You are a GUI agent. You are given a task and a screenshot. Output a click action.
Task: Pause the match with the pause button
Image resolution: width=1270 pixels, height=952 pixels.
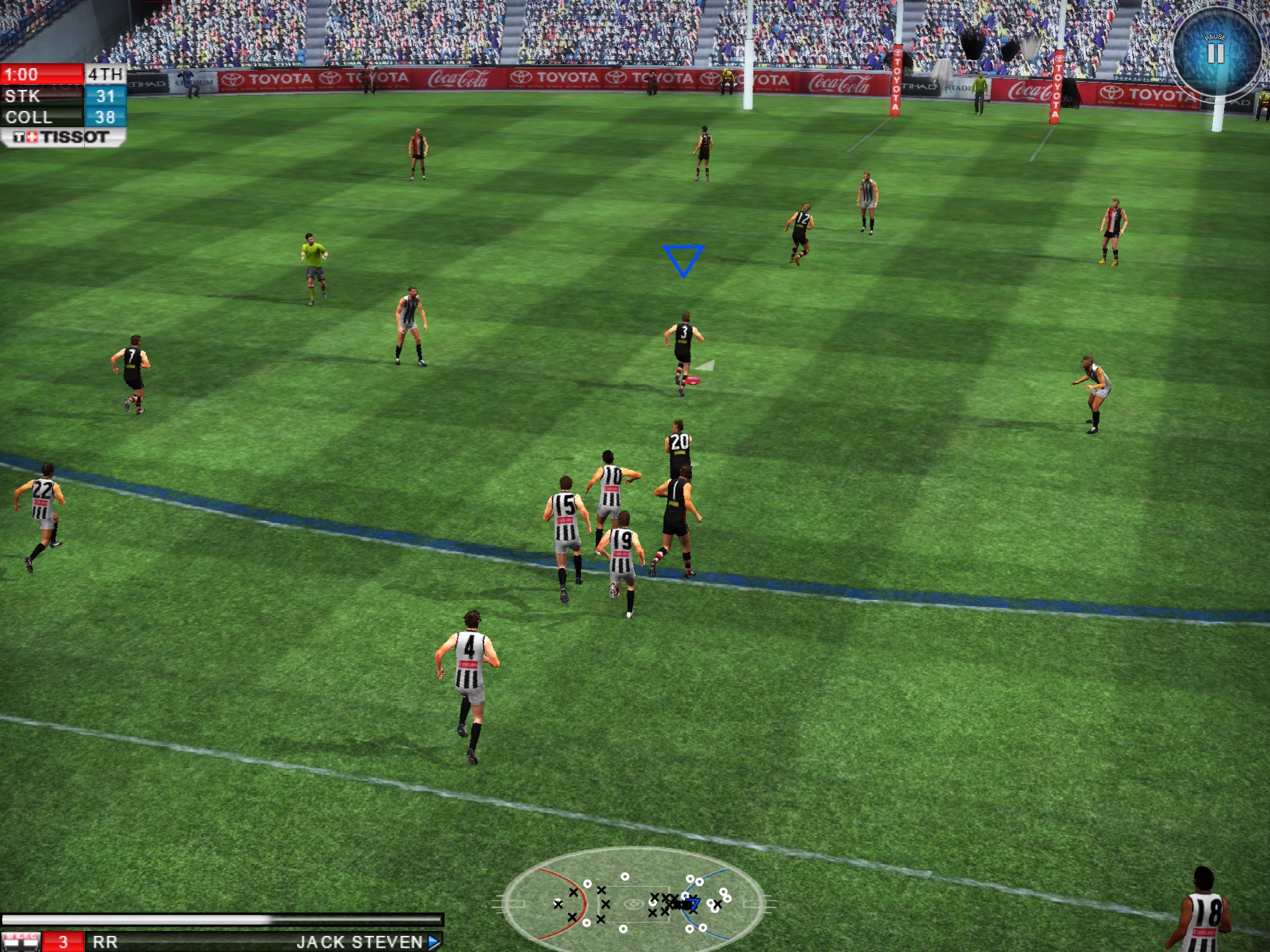click(x=1215, y=52)
